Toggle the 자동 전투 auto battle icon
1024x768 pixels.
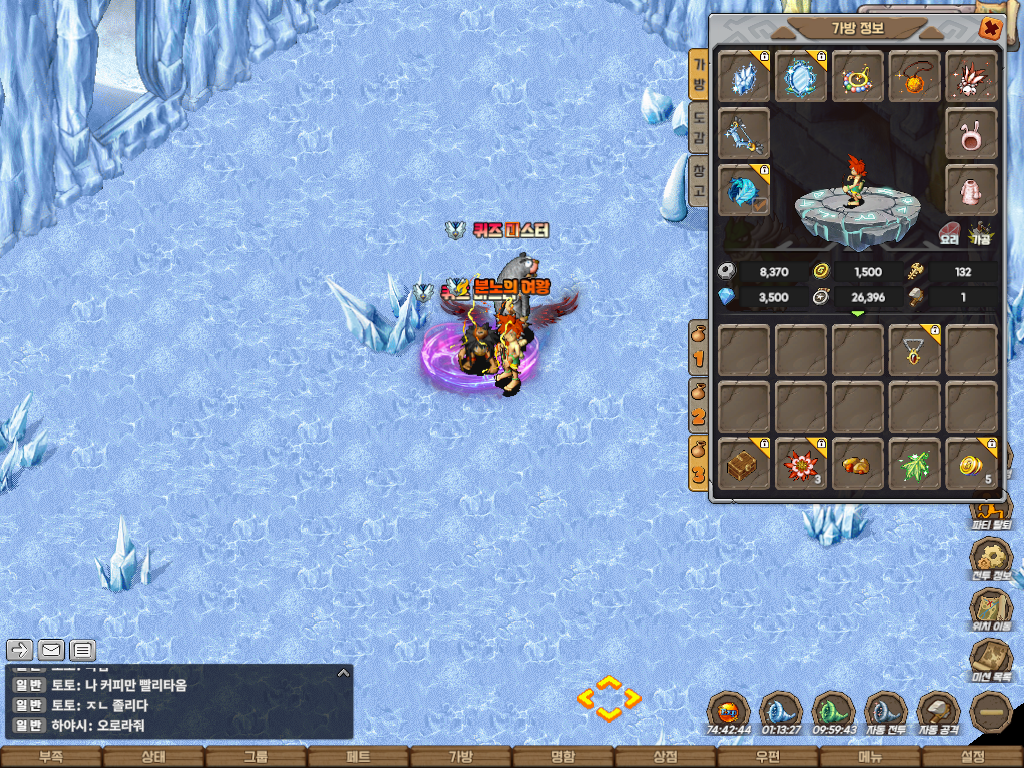(x=886, y=712)
